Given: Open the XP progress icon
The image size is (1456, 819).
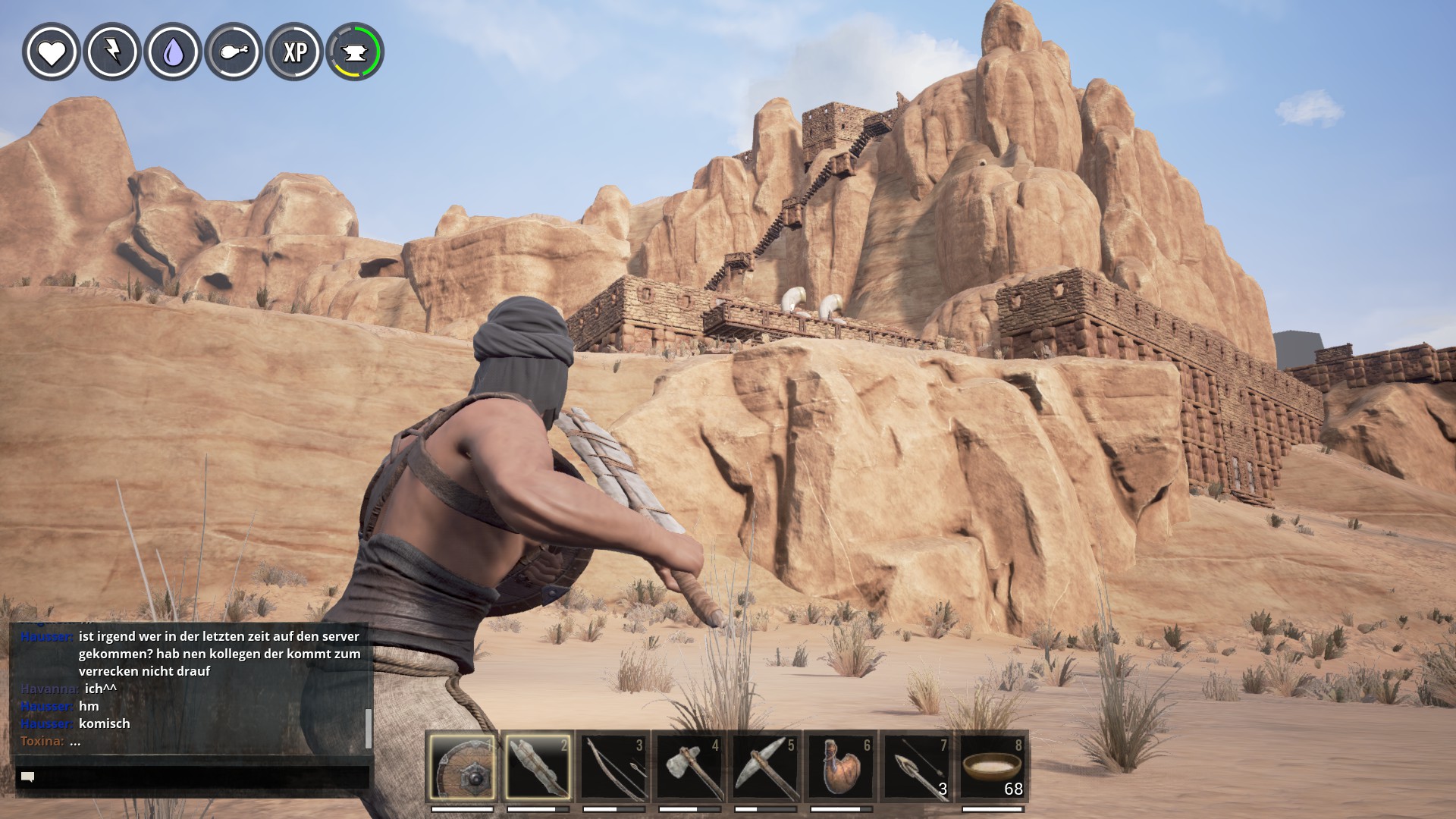Looking at the screenshot, I should tap(294, 52).
